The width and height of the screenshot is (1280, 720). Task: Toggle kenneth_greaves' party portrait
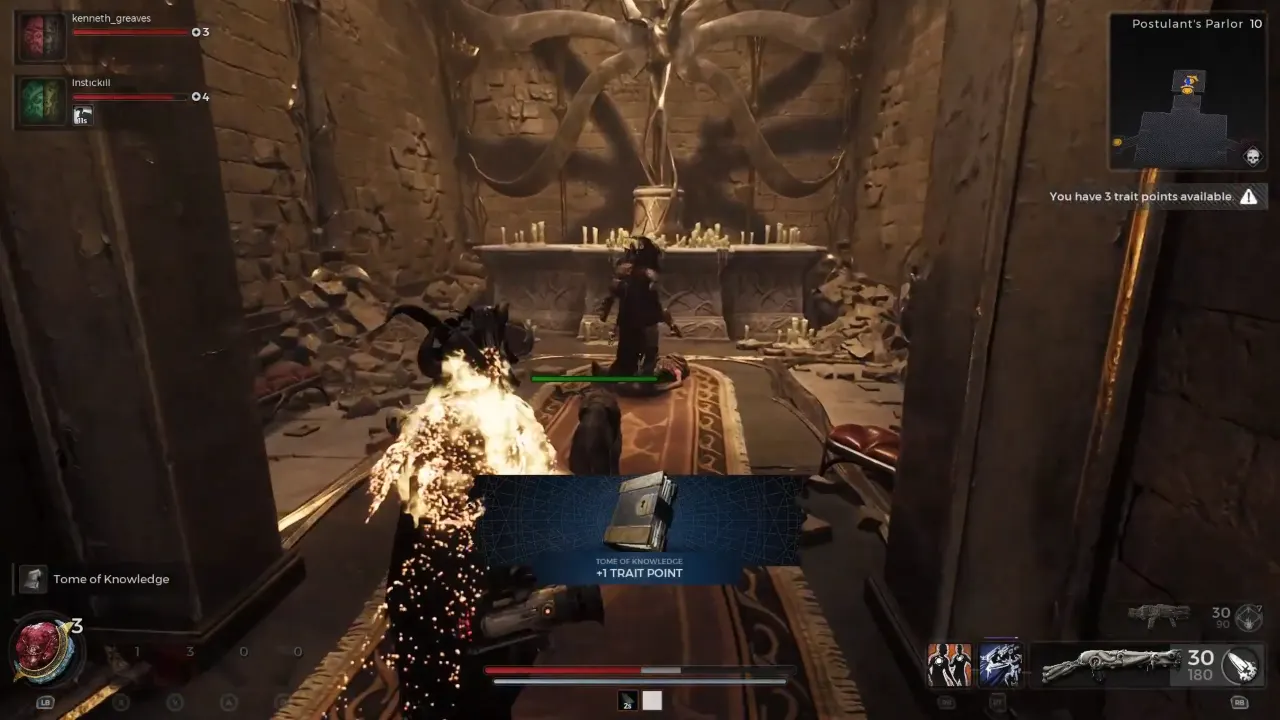pos(40,36)
